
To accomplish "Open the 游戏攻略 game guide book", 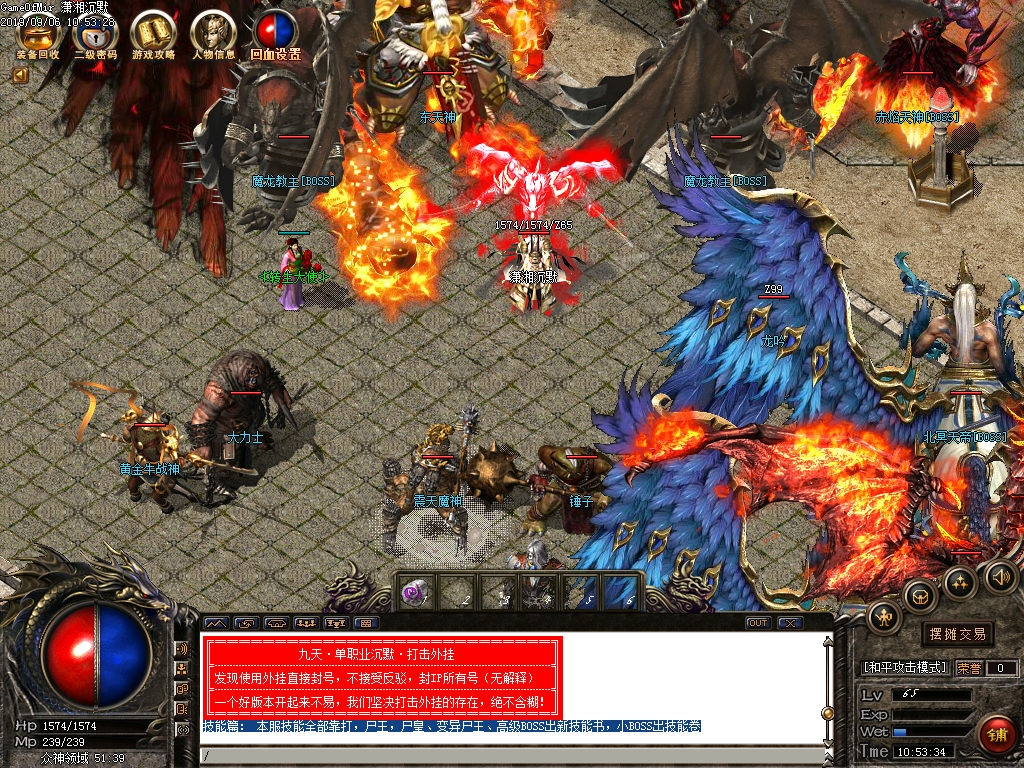I will pos(153,36).
